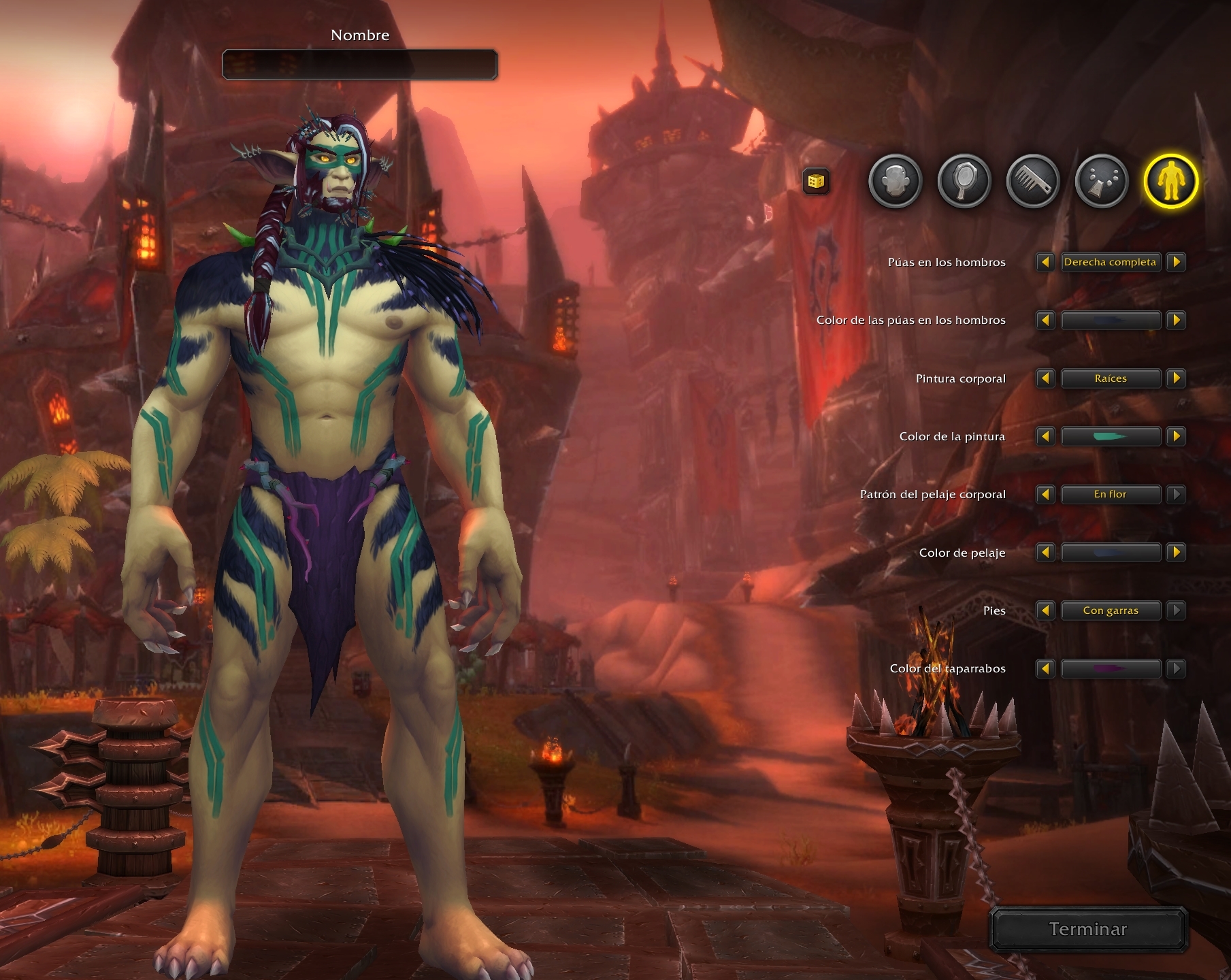Next option for Púas en los hombros
The image size is (1231, 980).
coord(1176,262)
